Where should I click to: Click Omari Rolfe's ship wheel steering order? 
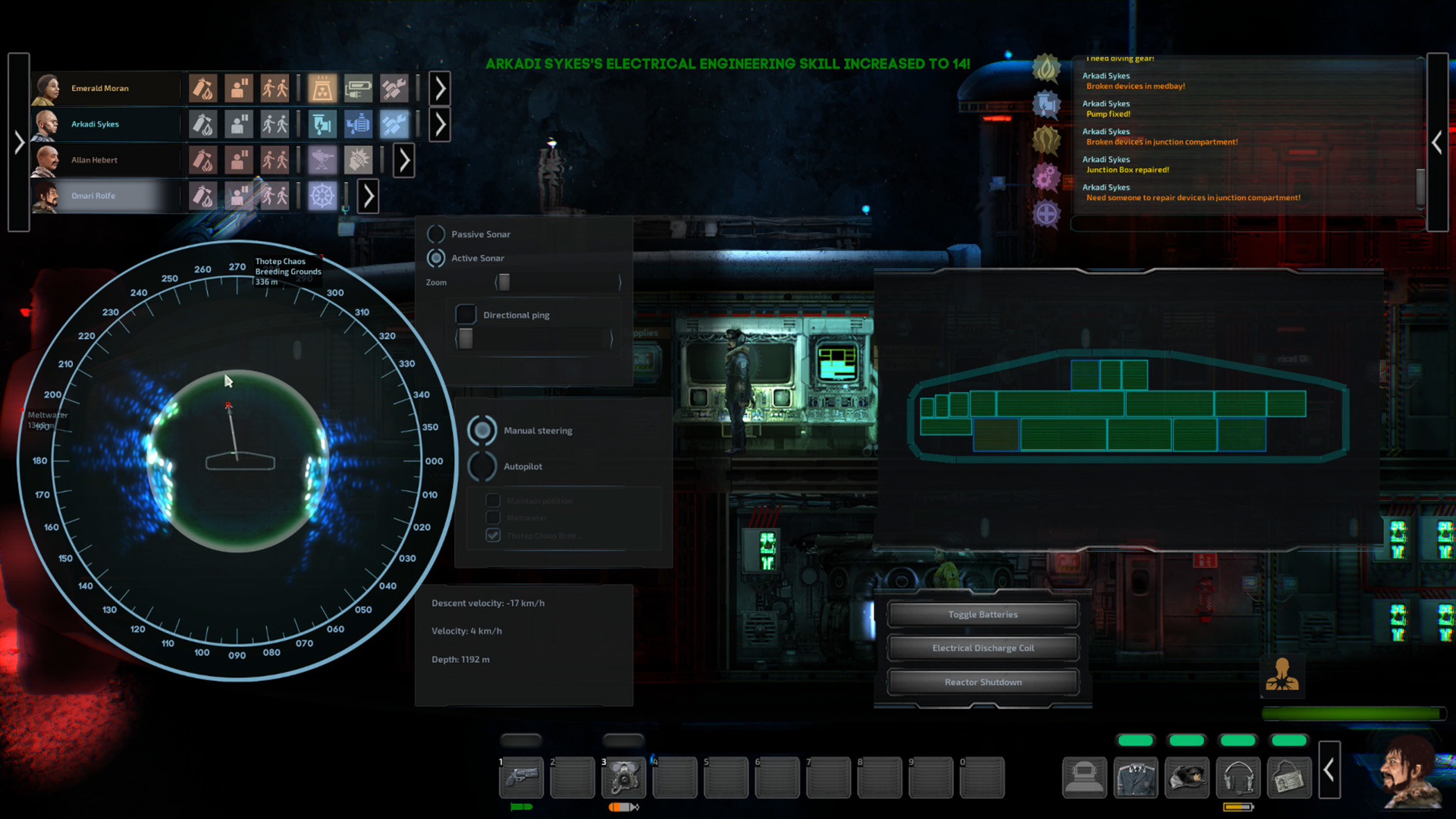point(322,196)
